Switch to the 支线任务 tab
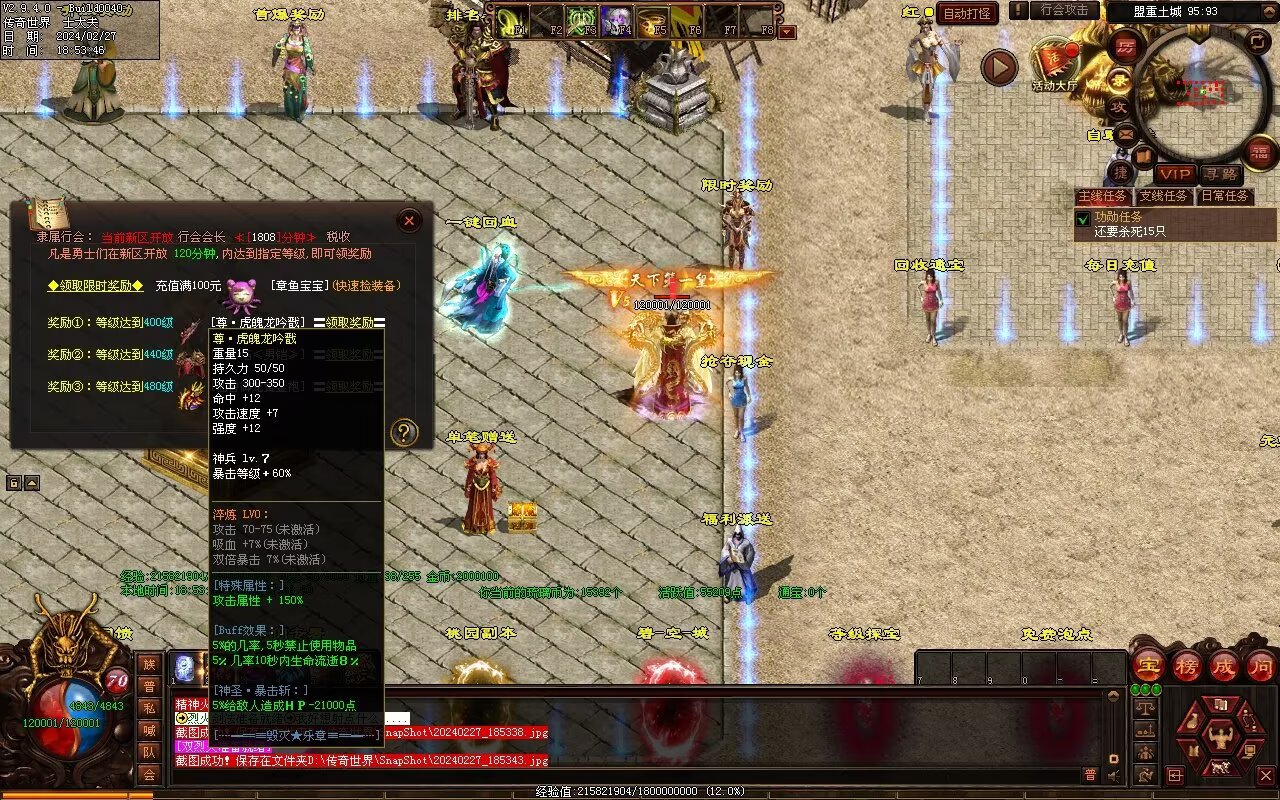1280x800 pixels. [x=1164, y=196]
